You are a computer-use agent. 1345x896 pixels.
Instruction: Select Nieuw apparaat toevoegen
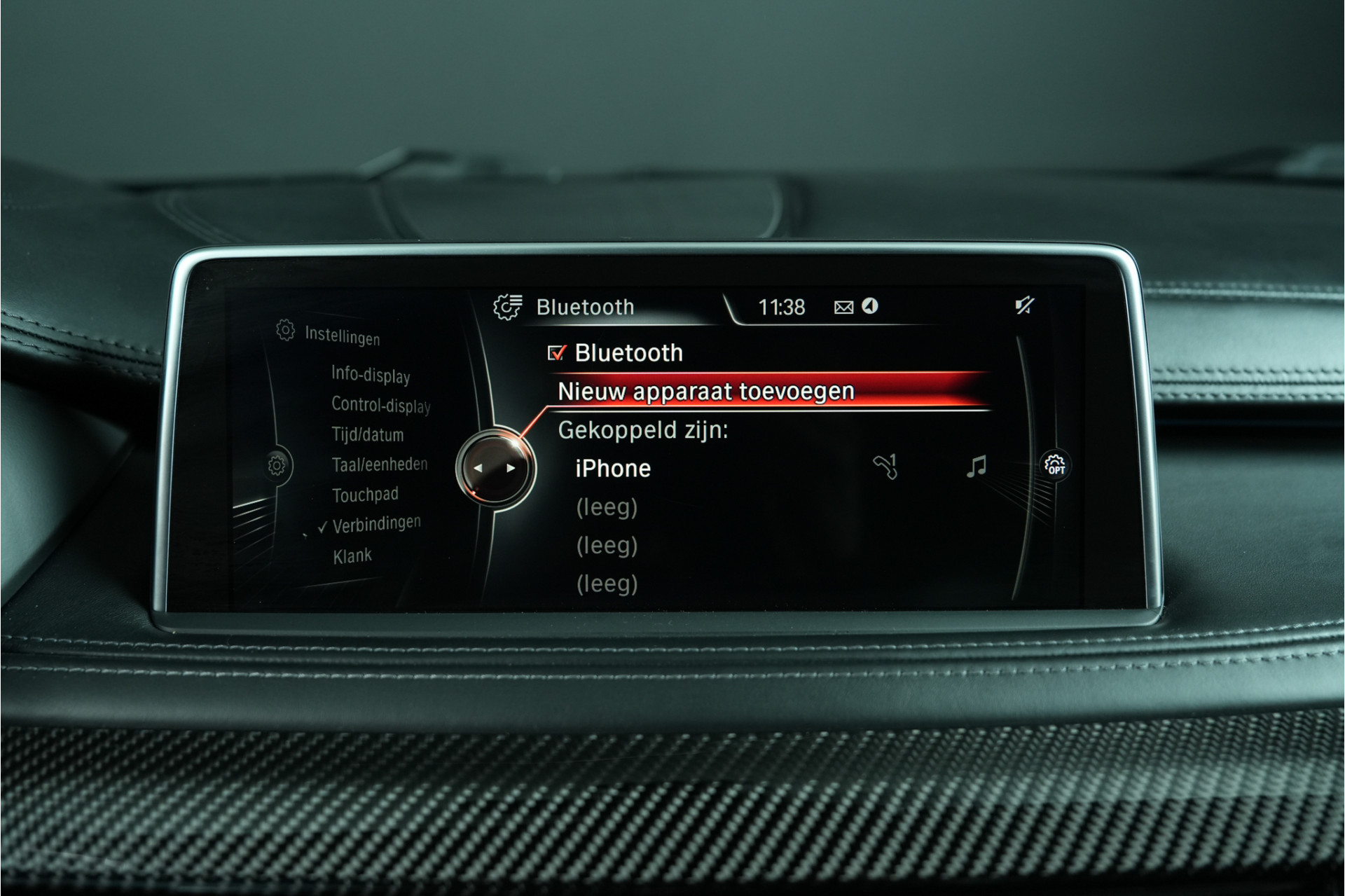pyautogui.click(x=705, y=392)
